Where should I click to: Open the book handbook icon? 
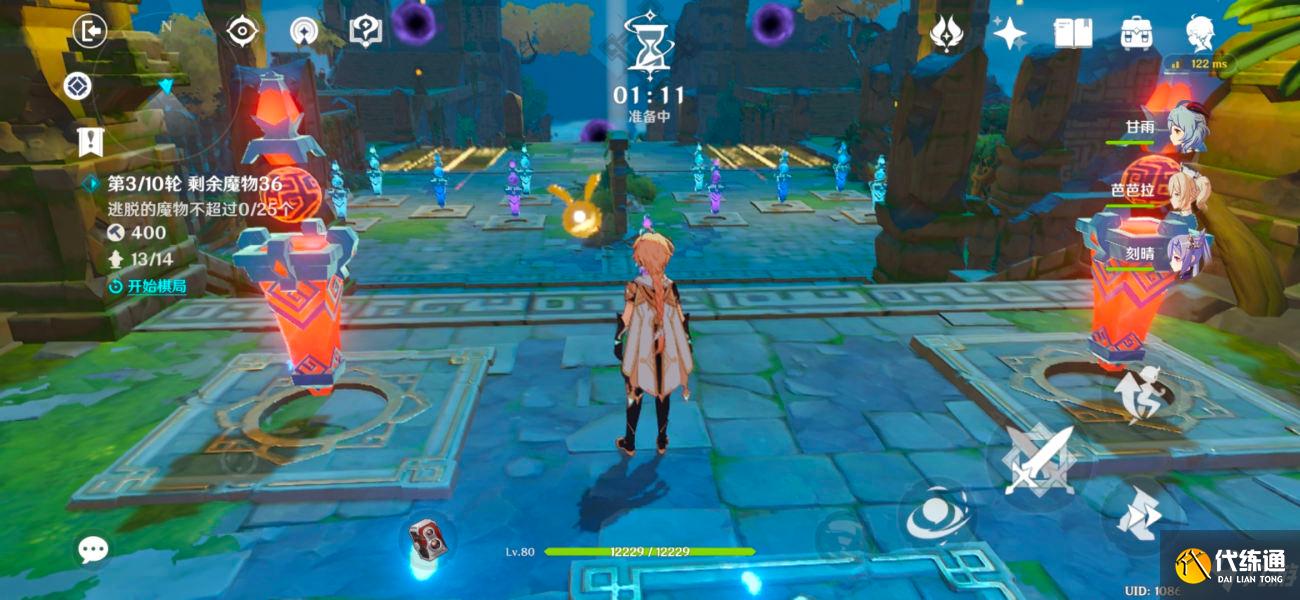coord(1073,33)
